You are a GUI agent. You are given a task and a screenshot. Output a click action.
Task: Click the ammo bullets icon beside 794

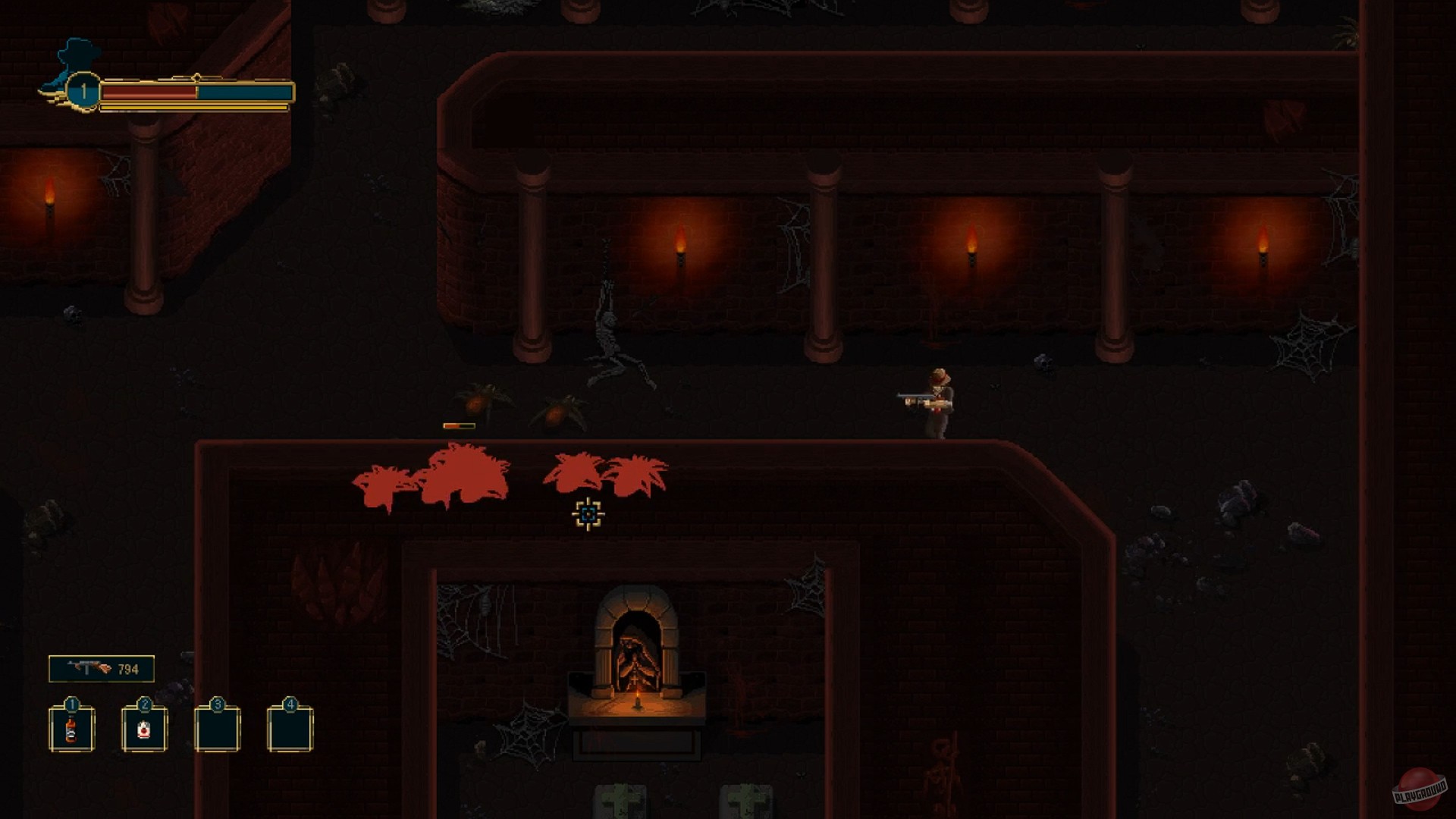tap(105, 668)
